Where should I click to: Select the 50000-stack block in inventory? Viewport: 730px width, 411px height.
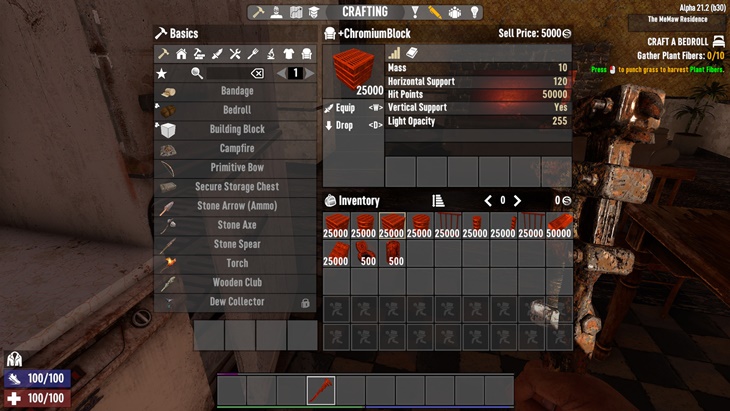tap(559, 226)
